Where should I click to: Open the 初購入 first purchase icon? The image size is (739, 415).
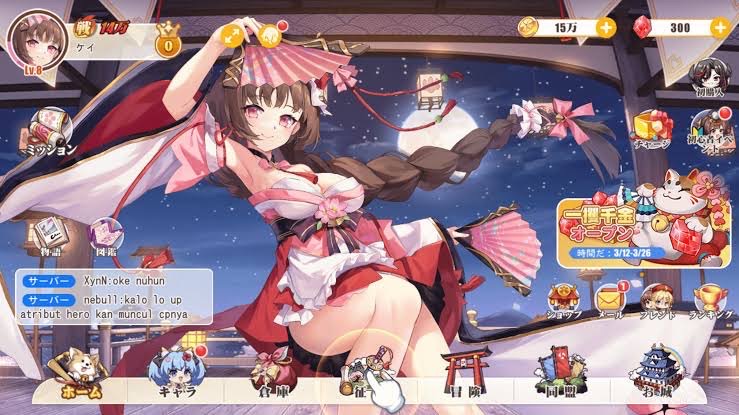point(706,75)
